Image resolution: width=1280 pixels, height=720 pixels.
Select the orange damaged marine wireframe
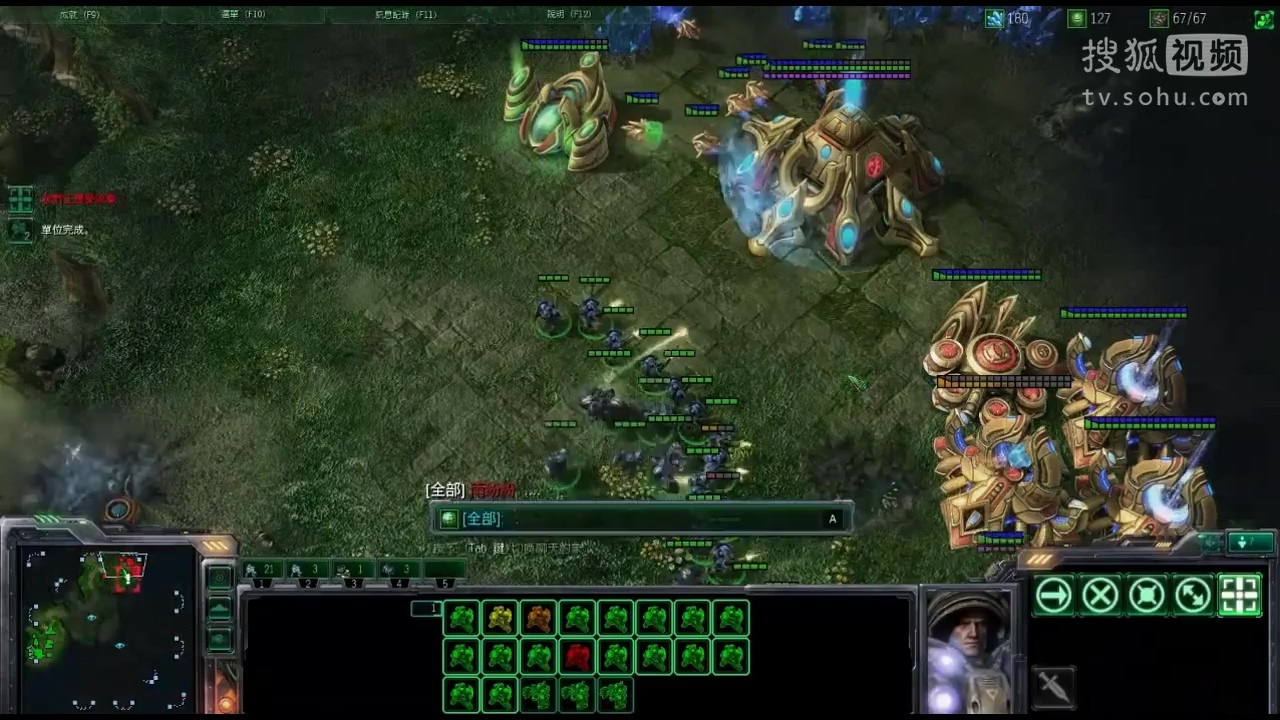[538, 619]
